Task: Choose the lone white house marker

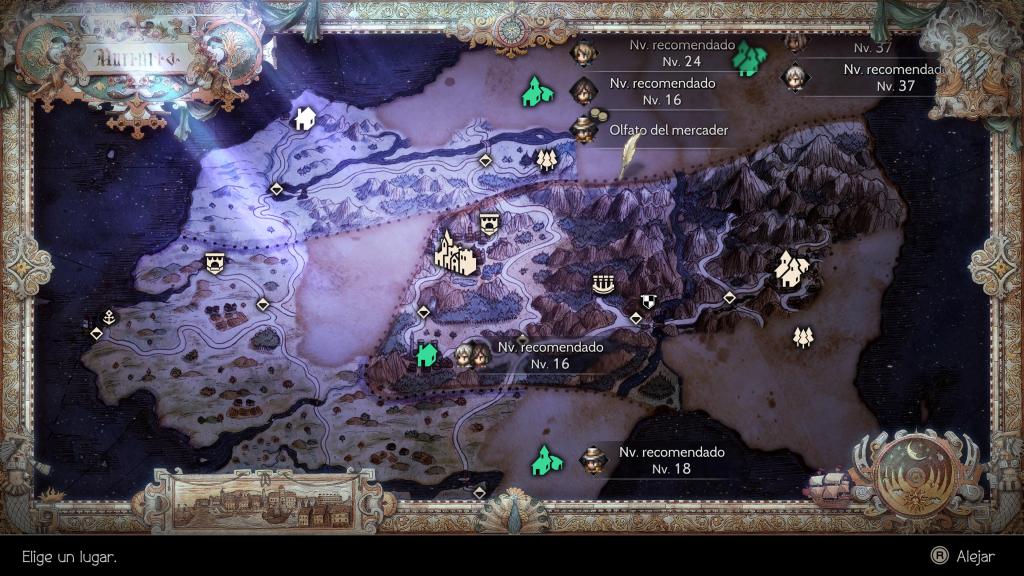Action: pos(304,120)
